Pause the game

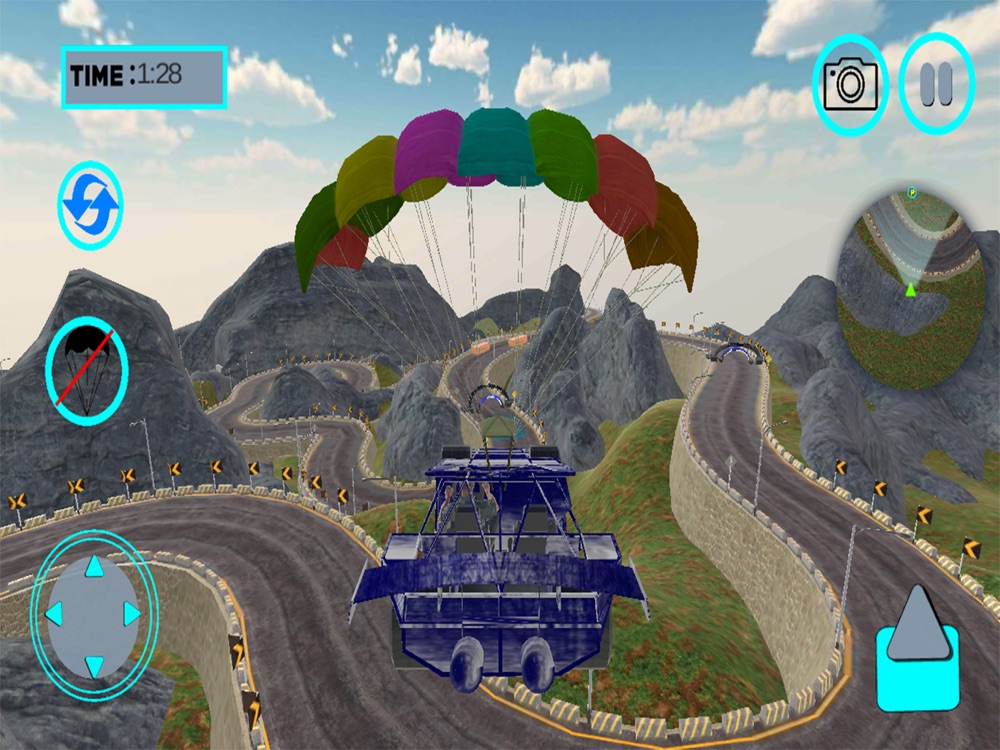point(936,84)
